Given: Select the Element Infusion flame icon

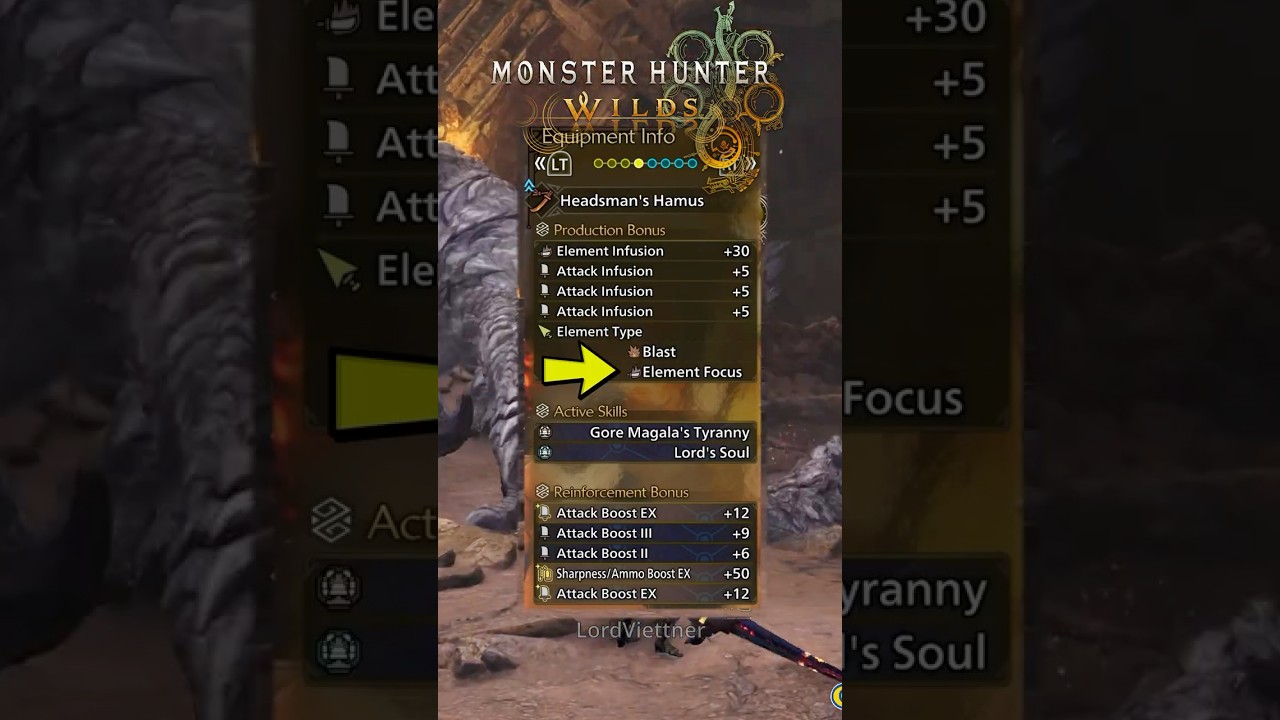Looking at the screenshot, I should pos(546,250).
